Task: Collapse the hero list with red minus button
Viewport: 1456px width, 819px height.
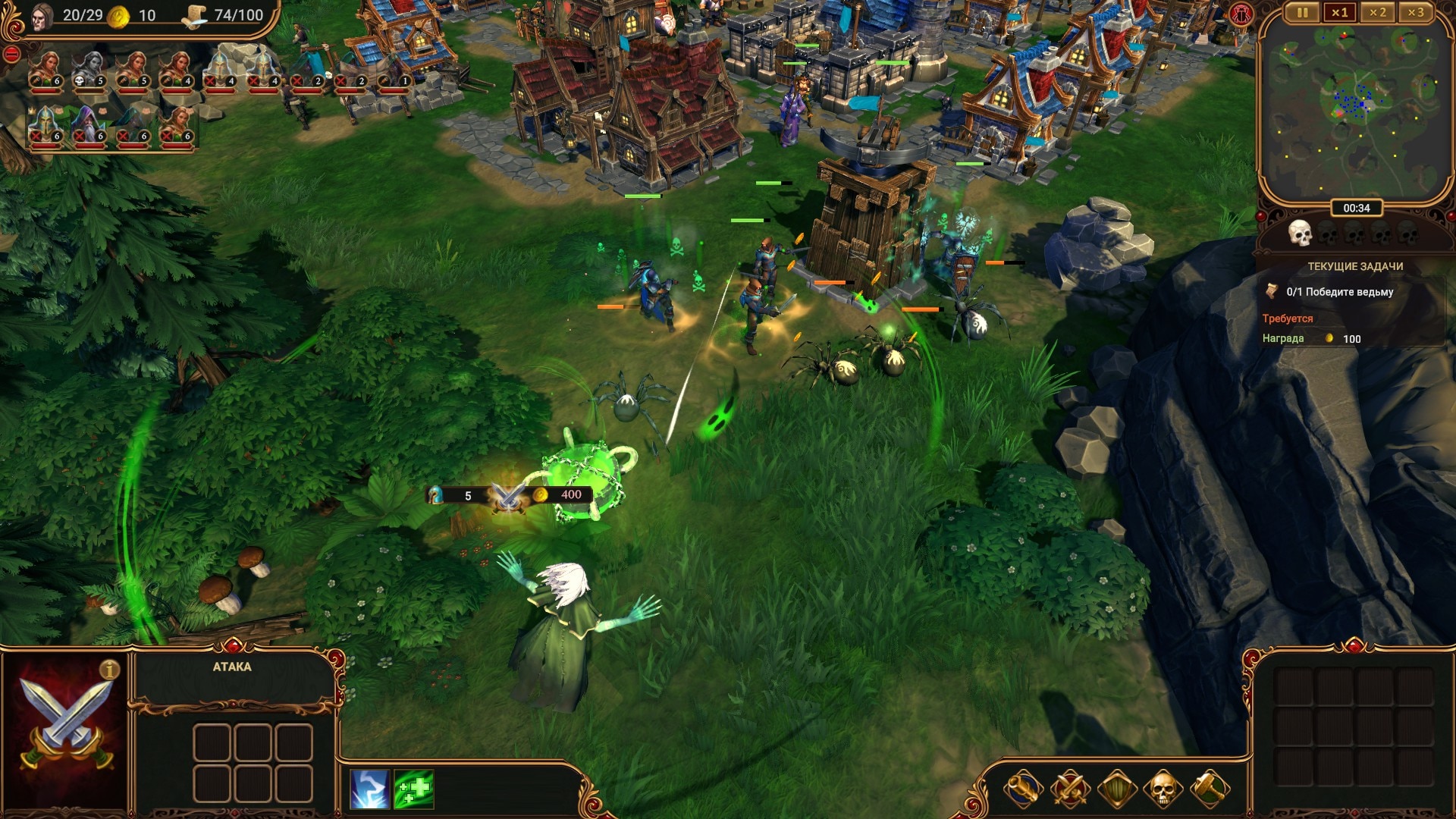Action: 11,54
